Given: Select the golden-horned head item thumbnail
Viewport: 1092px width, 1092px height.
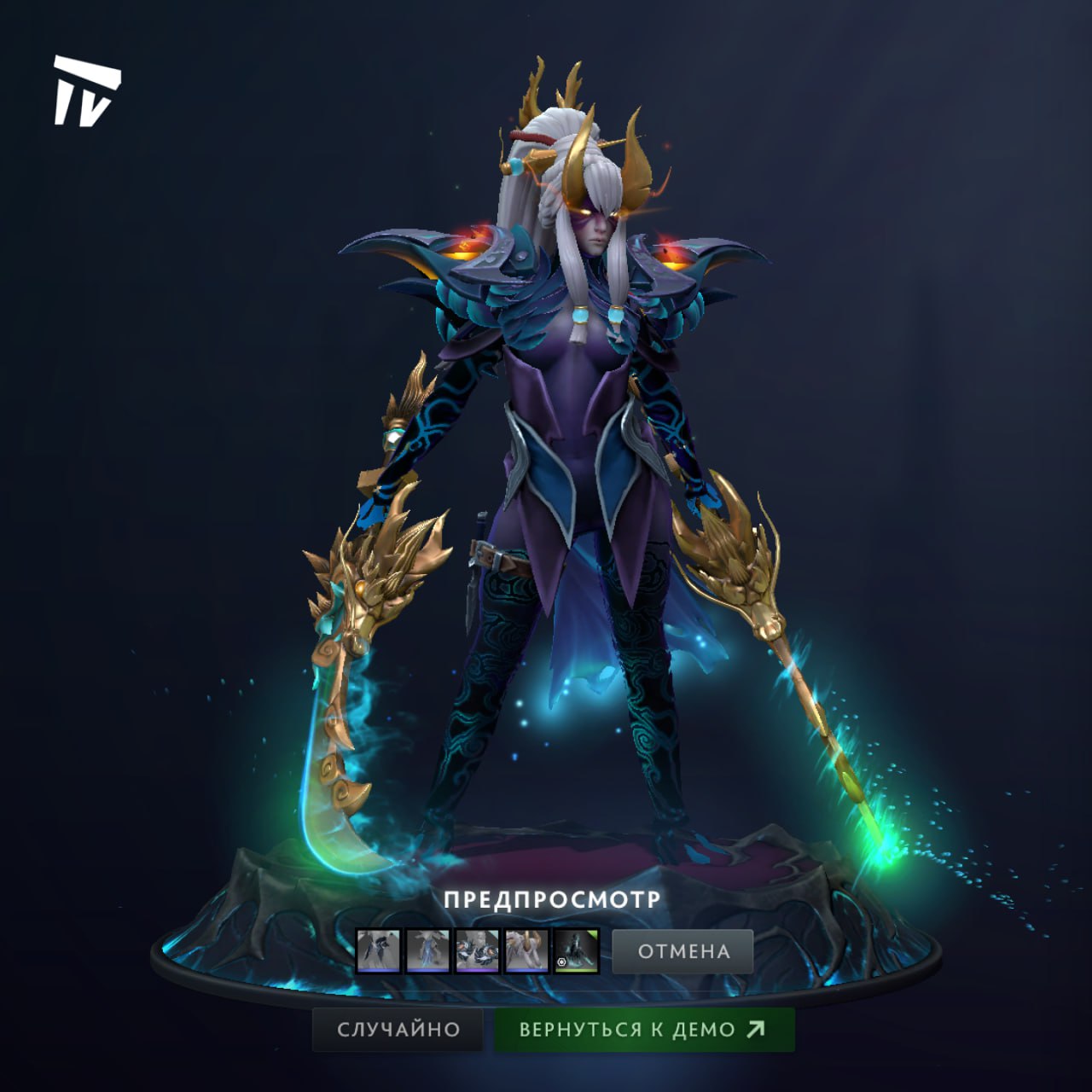Looking at the screenshot, I should 526,951.
